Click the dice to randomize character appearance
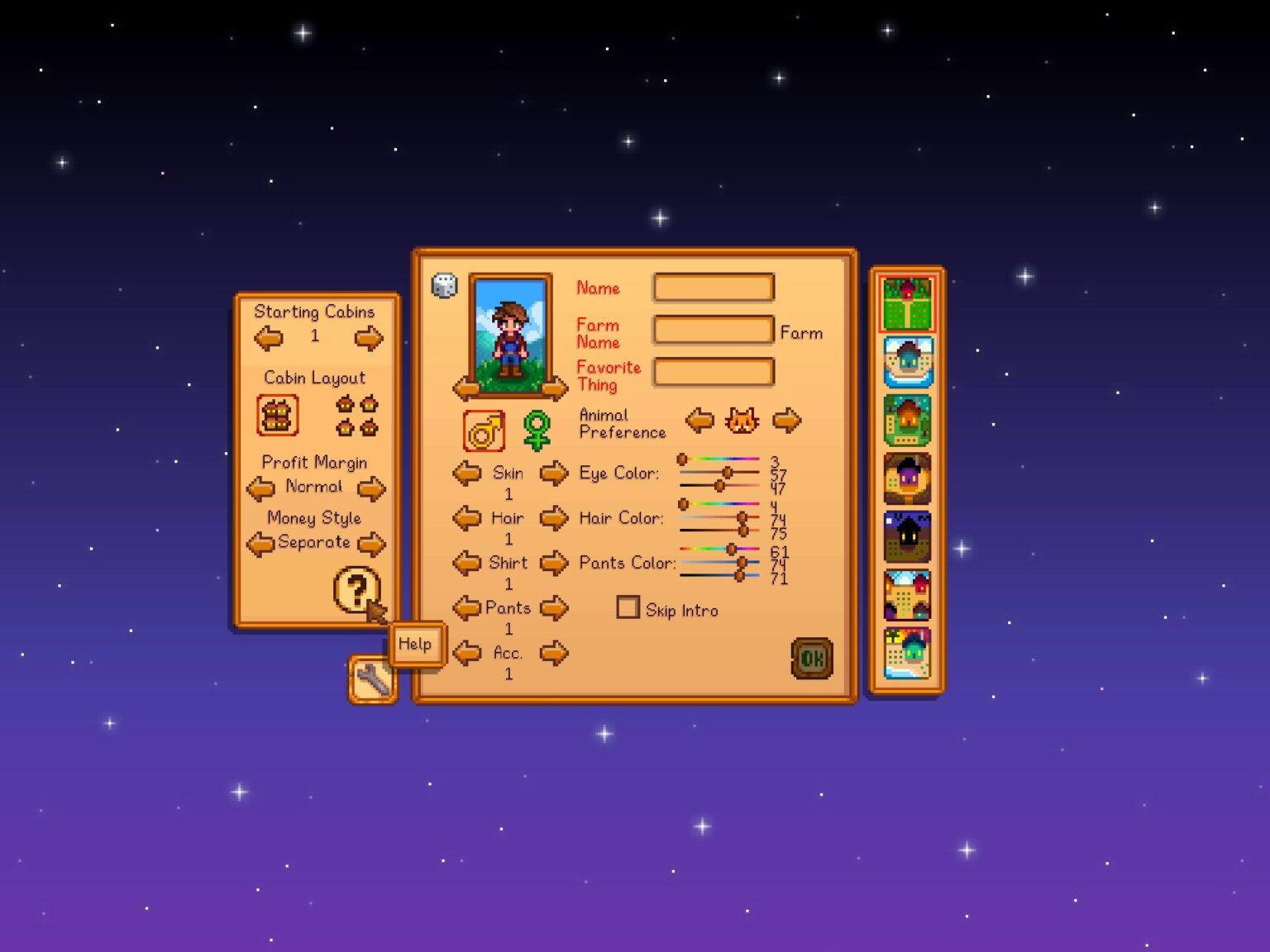This screenshot has width=1270, height=952. coord(442,285)
